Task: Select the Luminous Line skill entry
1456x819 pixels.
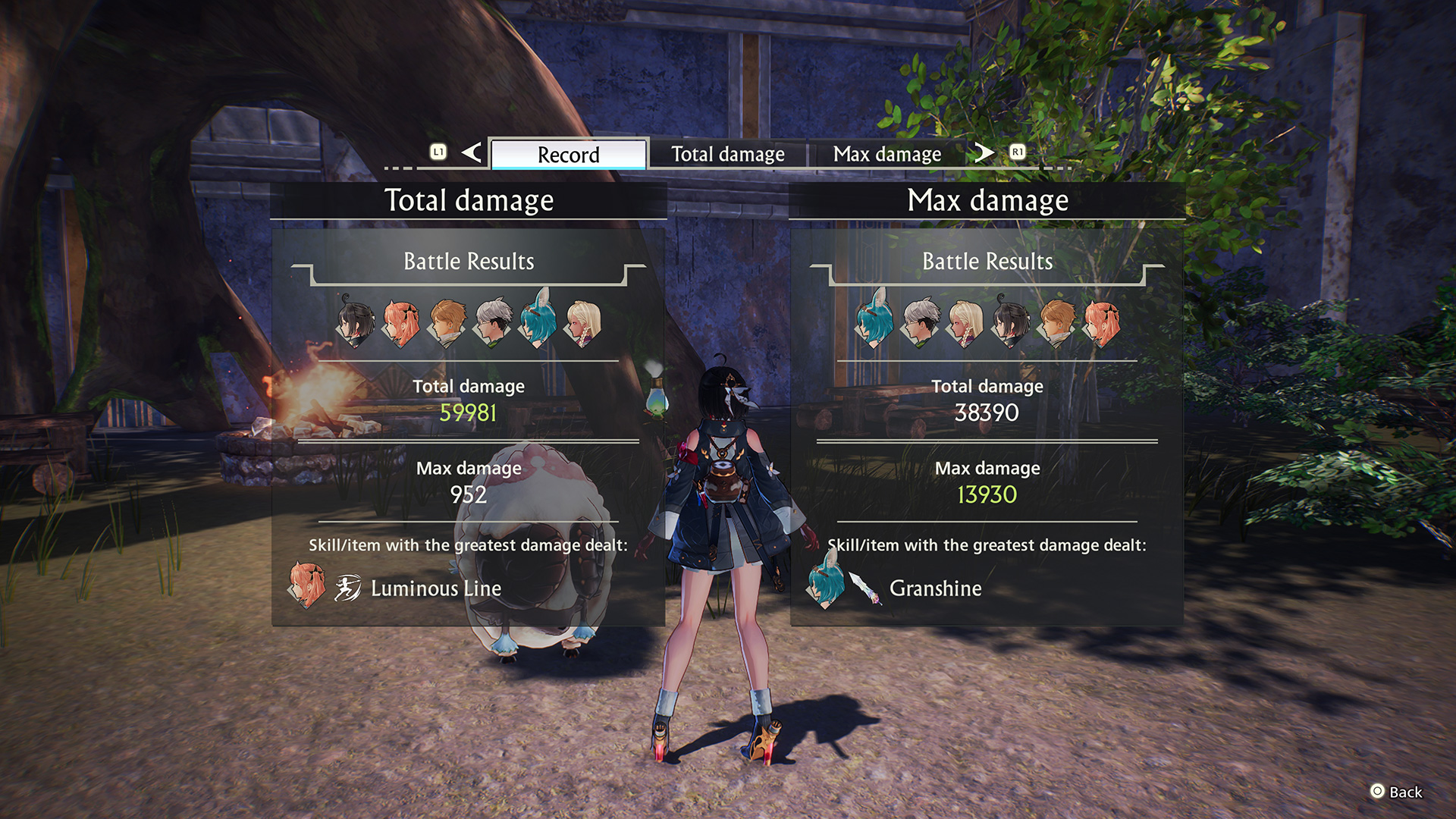Action: tap(435, 588)
